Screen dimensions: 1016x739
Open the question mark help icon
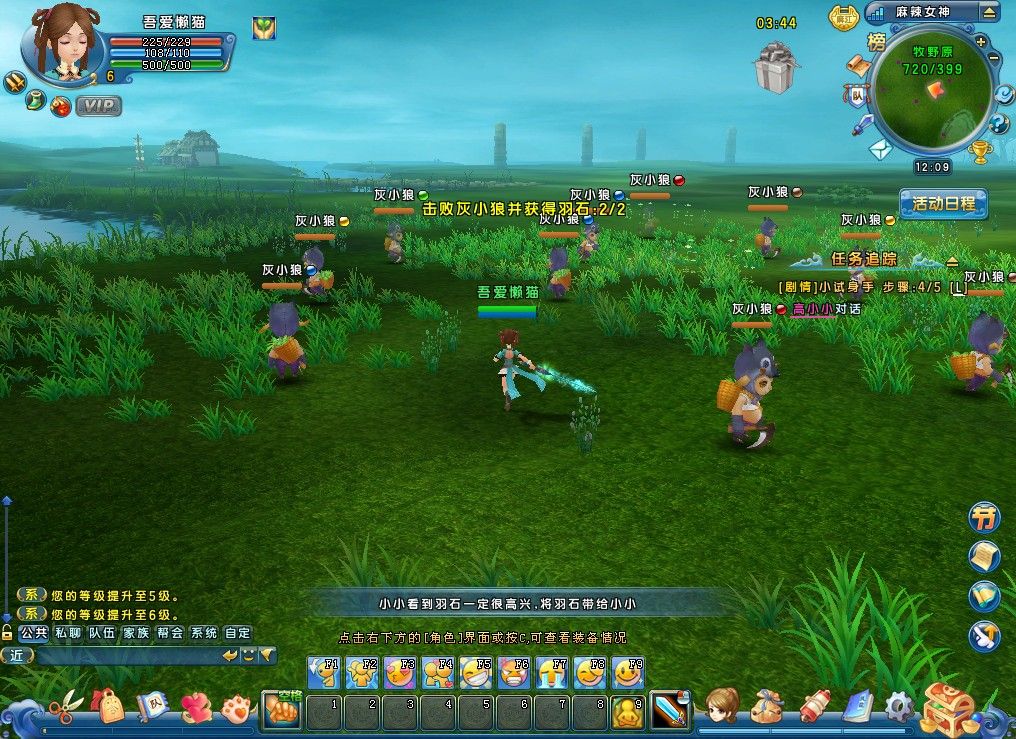998,124
